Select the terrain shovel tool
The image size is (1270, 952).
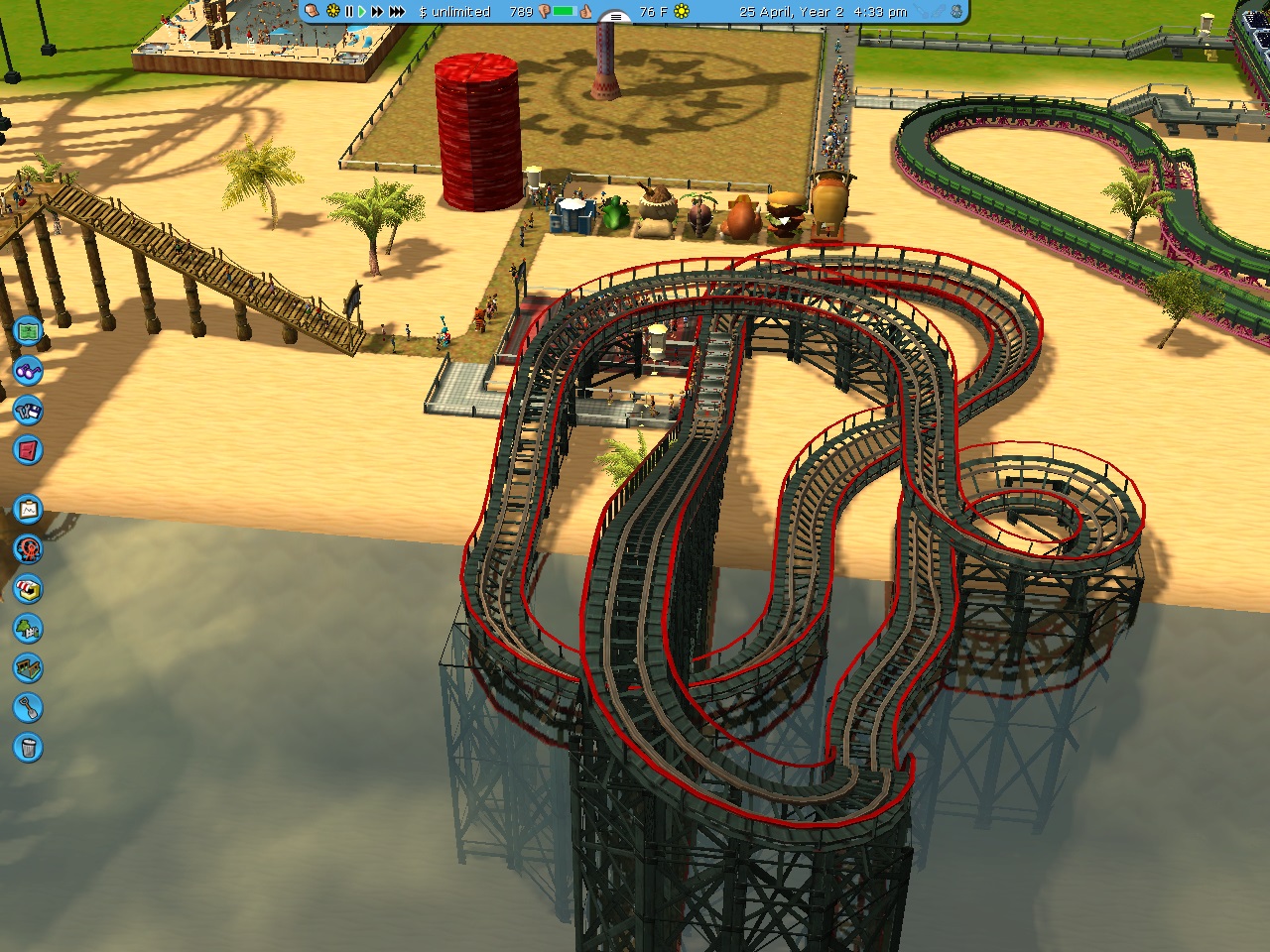28,708
